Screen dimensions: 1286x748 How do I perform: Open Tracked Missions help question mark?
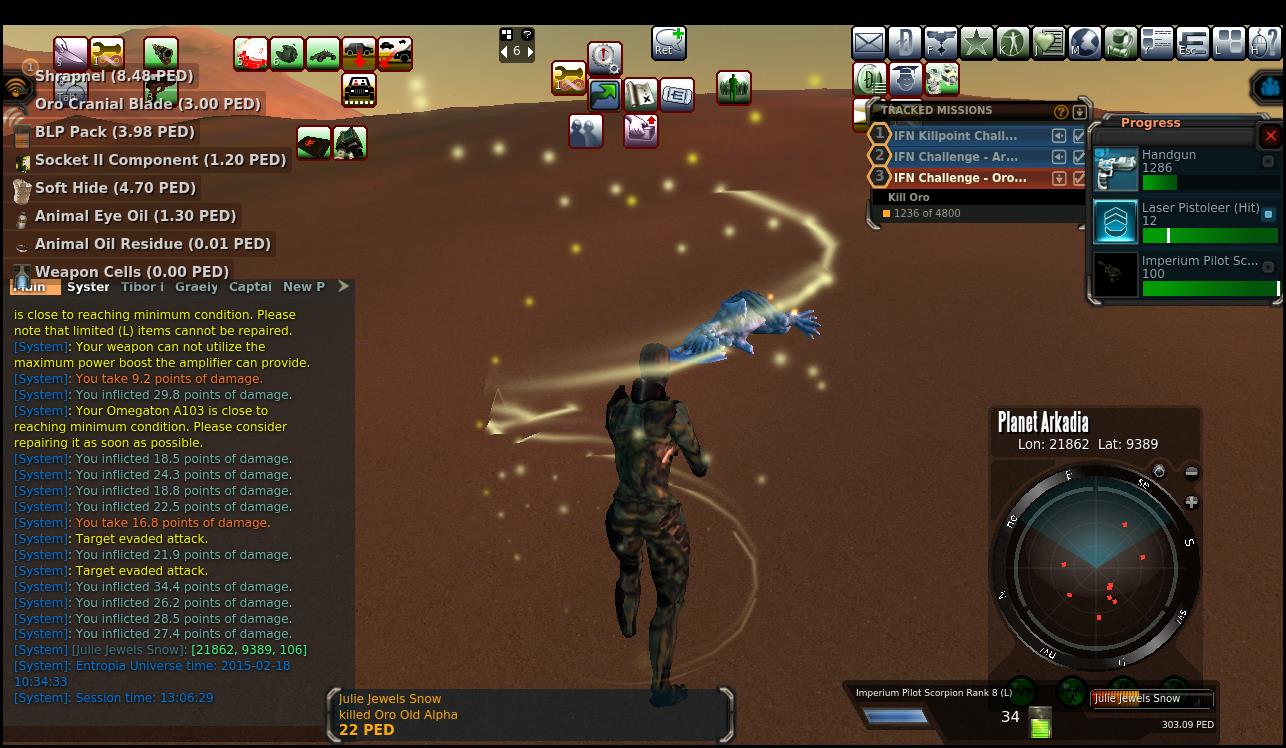(1061, 112)
